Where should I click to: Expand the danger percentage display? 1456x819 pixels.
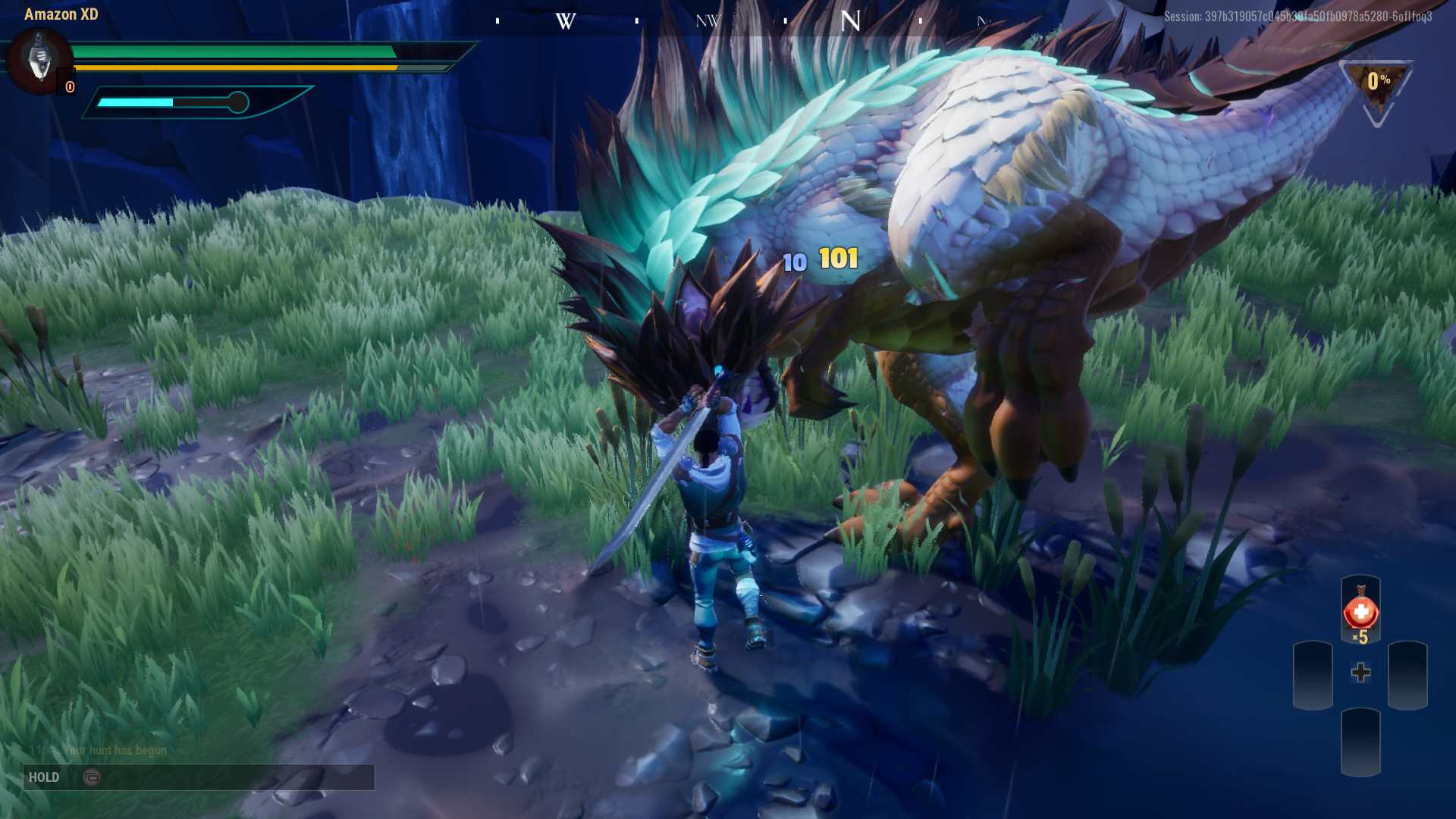pyautogui.click(x=1376, y=80)
